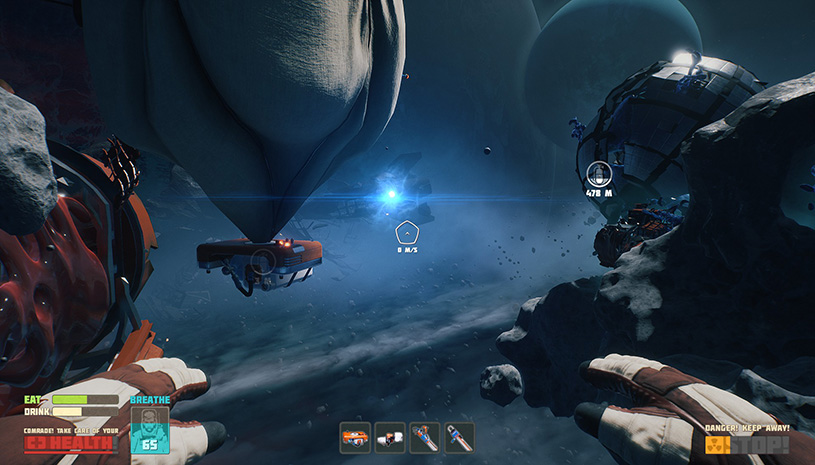The width and height of the screenshot is (815, 465).
Task: Select the orange boxy gun hotbar slot
Action: pos(355,437)
